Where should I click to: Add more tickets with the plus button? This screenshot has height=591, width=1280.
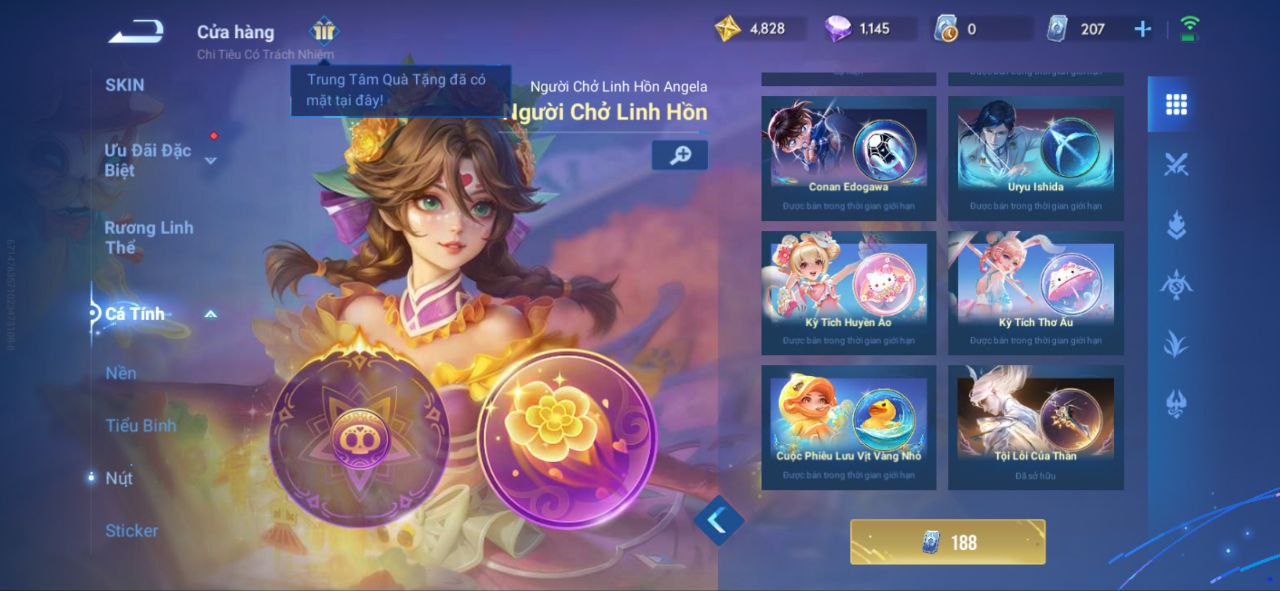(x=1143, y=29)
